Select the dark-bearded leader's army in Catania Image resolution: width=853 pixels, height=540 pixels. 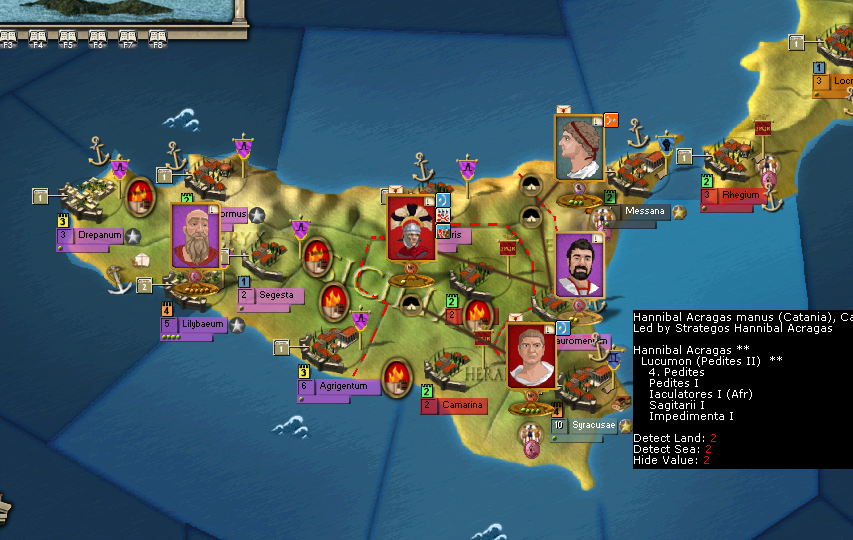pos(578,265)
